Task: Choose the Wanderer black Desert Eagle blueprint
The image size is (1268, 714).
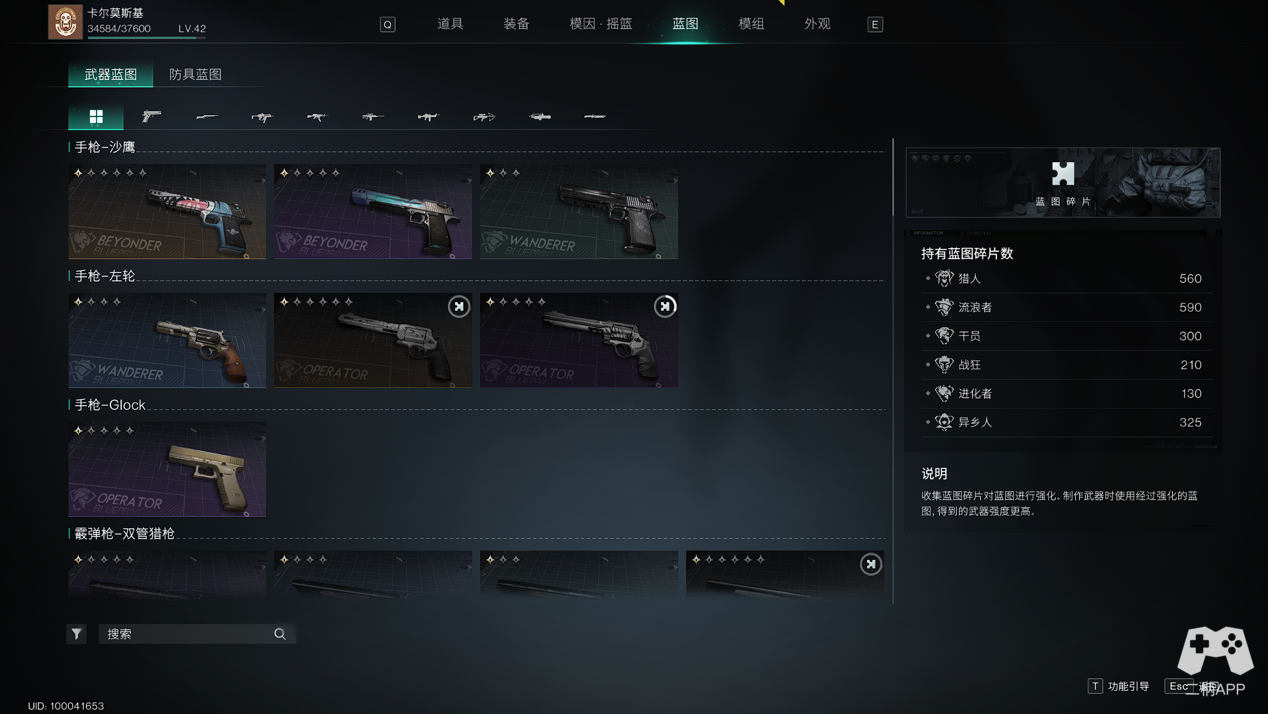Action: (579, 212)
